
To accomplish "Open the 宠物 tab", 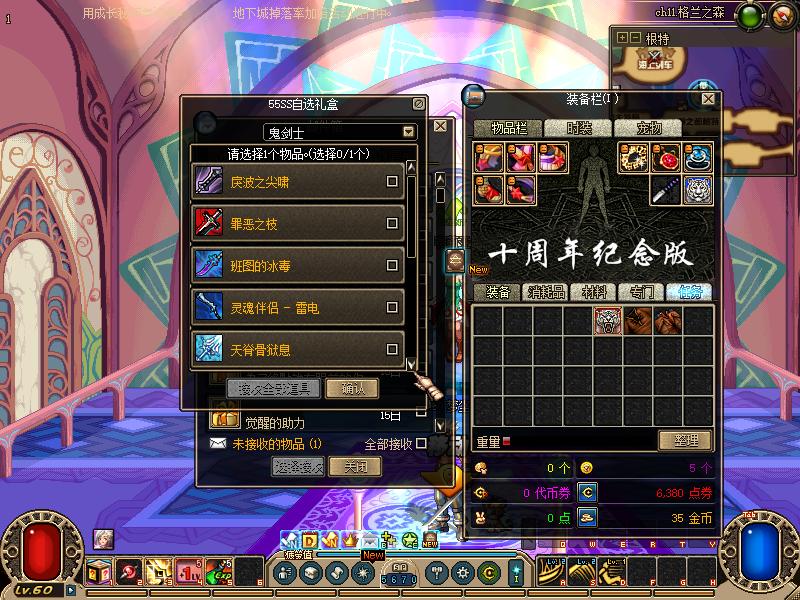I will tap(650, 128).
